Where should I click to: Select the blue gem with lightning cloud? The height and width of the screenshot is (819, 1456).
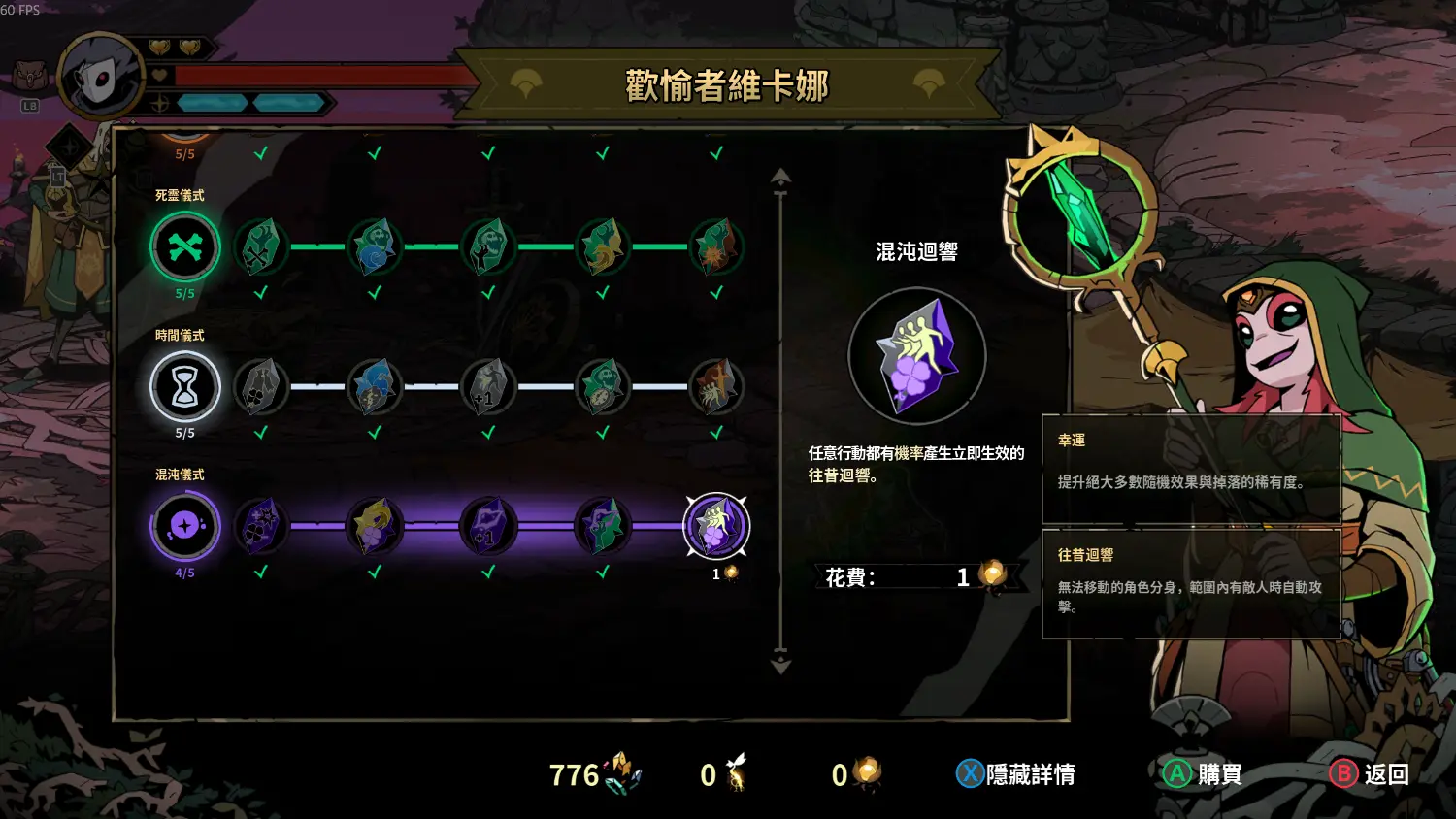(x=375, y=387)
